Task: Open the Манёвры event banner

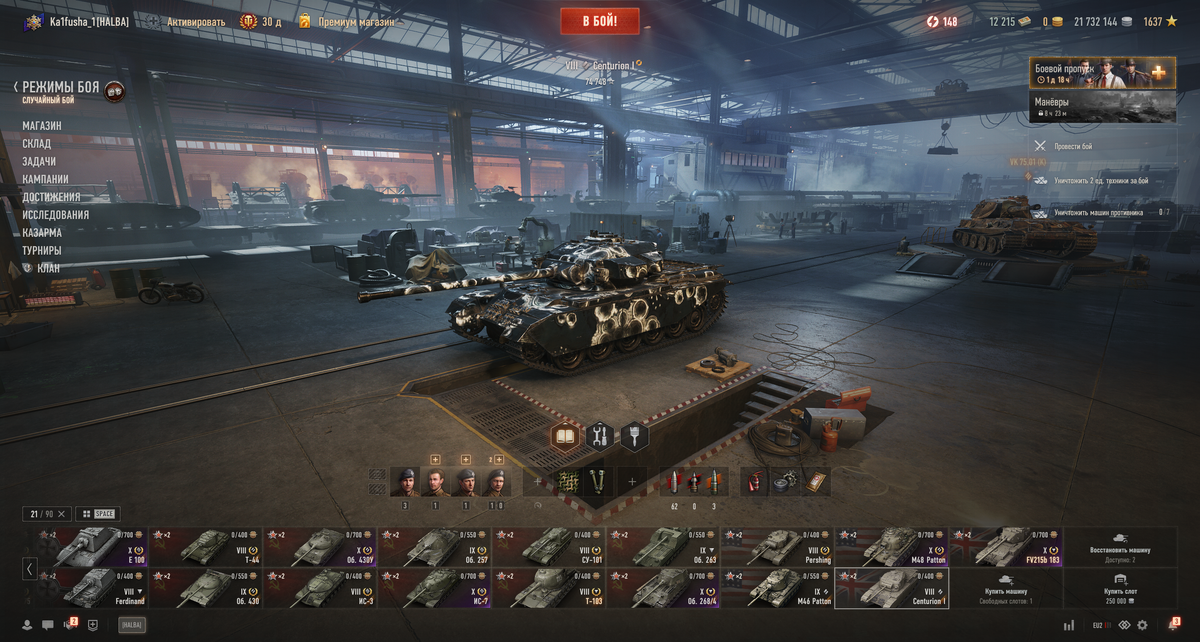Action: (1102, 107)
